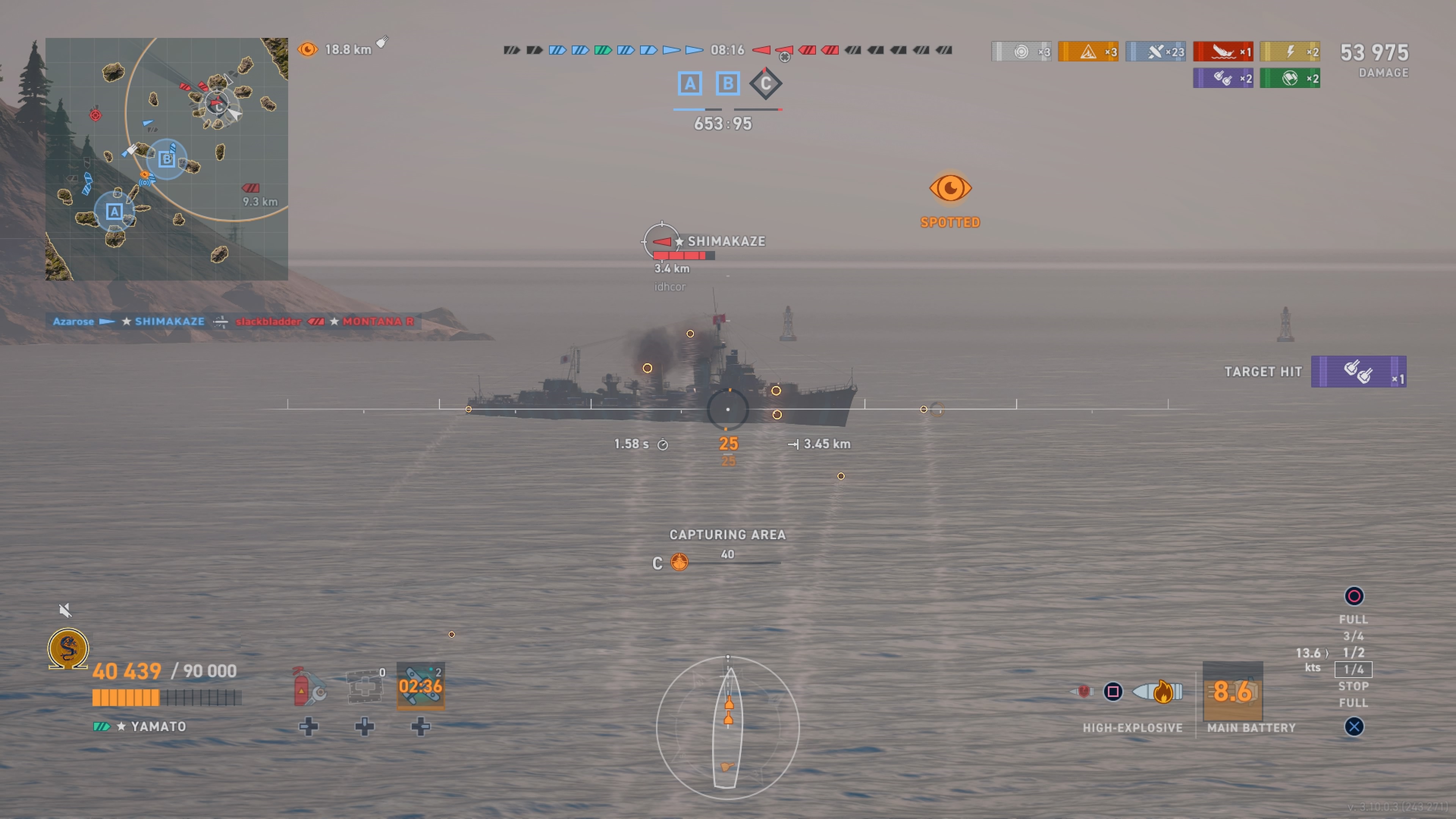Click the muted speaker icon
This screenshot has width=1456, height=819.
click(65, 610)
